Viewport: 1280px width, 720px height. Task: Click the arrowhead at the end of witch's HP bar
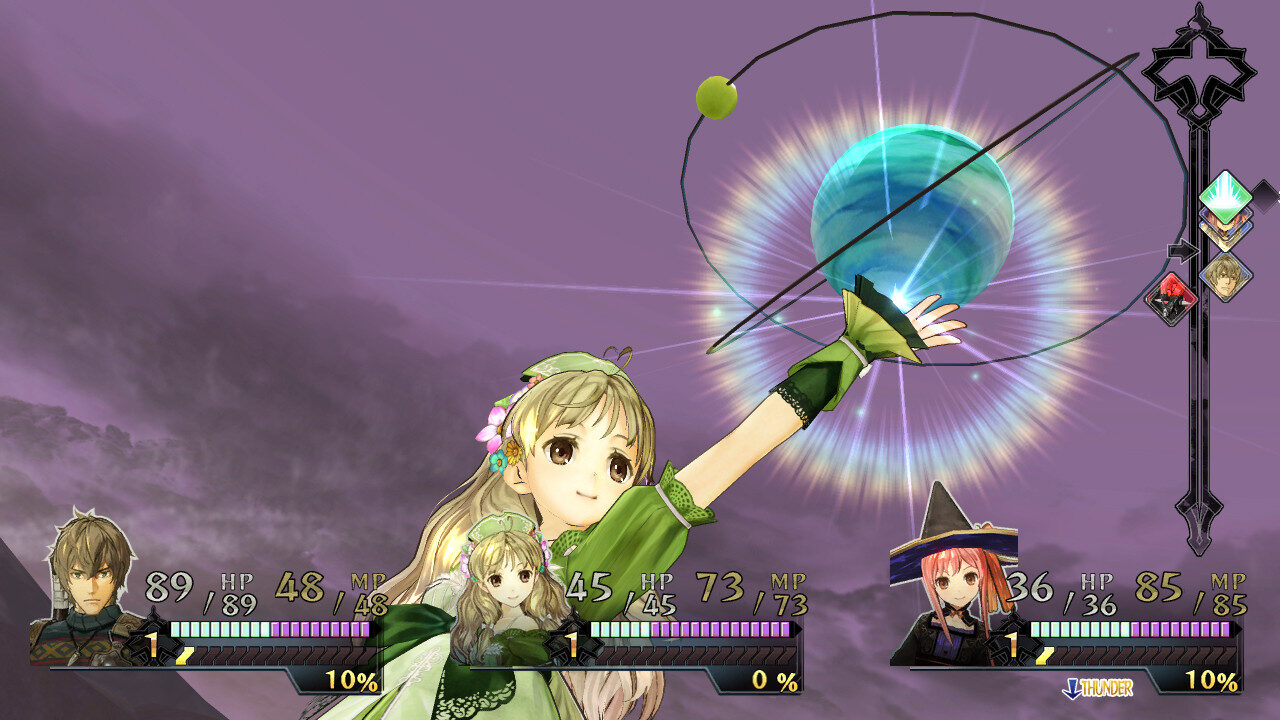tap(1237, 629)
